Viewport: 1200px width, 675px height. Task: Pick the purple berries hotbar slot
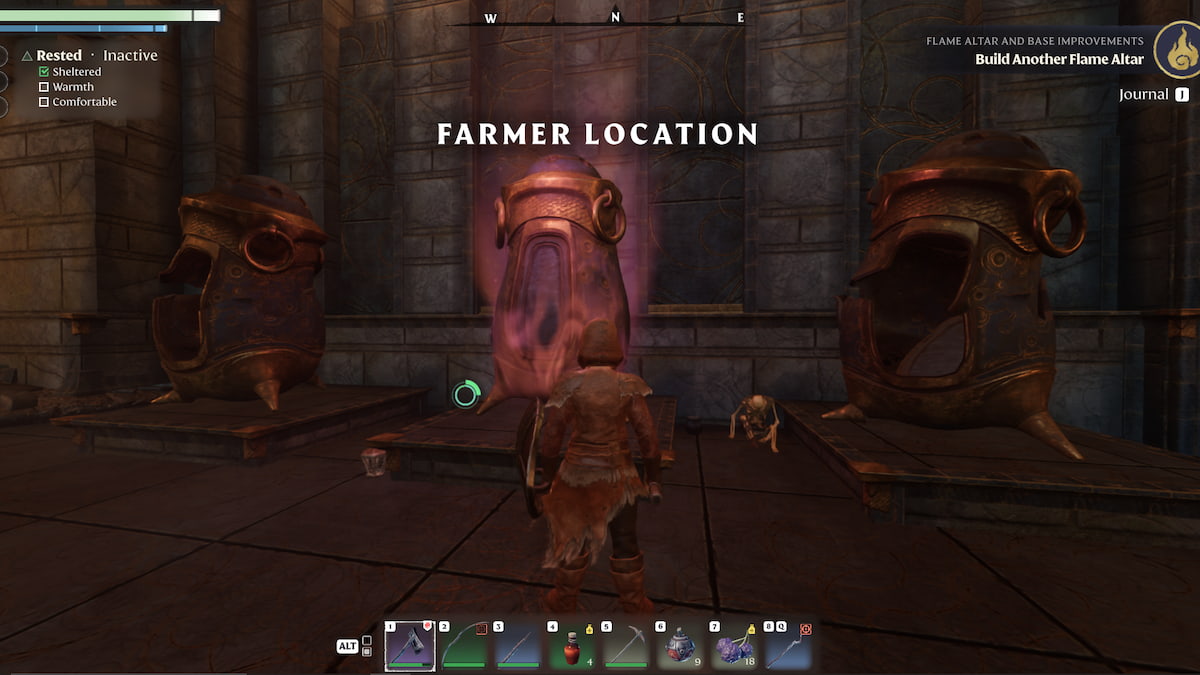tap(734, 646)
